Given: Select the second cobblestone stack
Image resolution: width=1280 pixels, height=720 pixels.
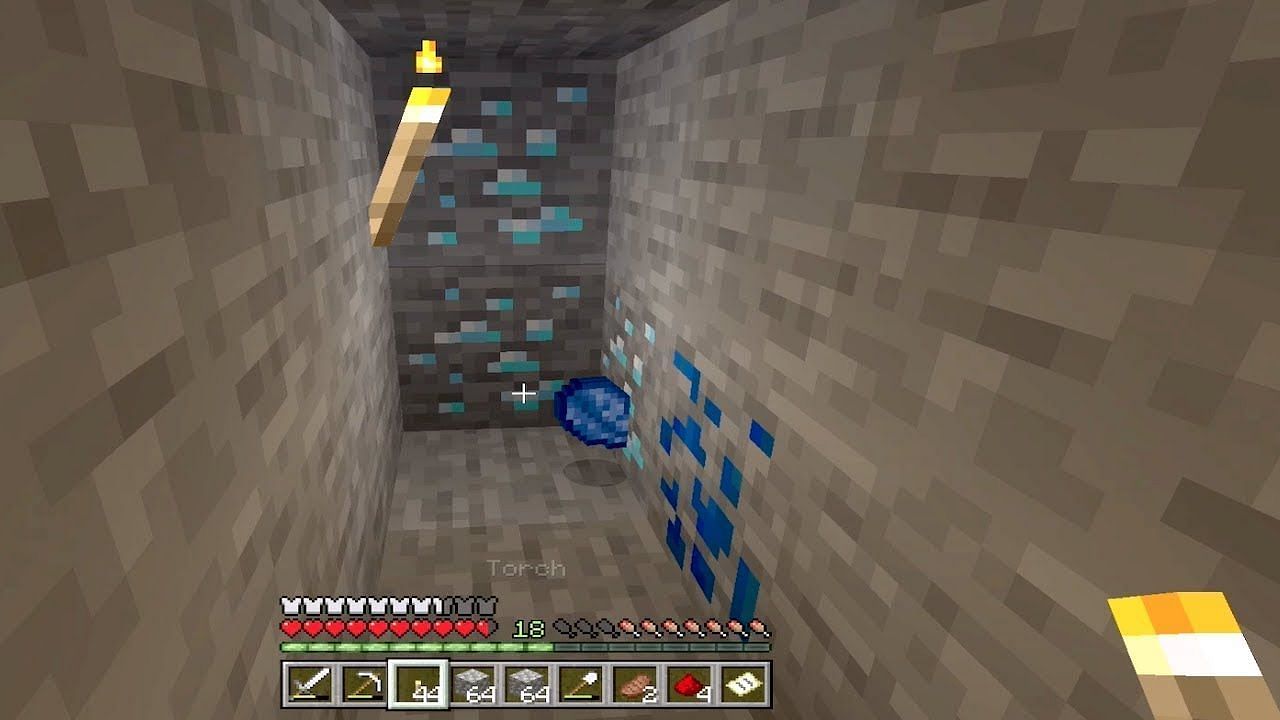Looking at the screenshot, I should 528,686.
